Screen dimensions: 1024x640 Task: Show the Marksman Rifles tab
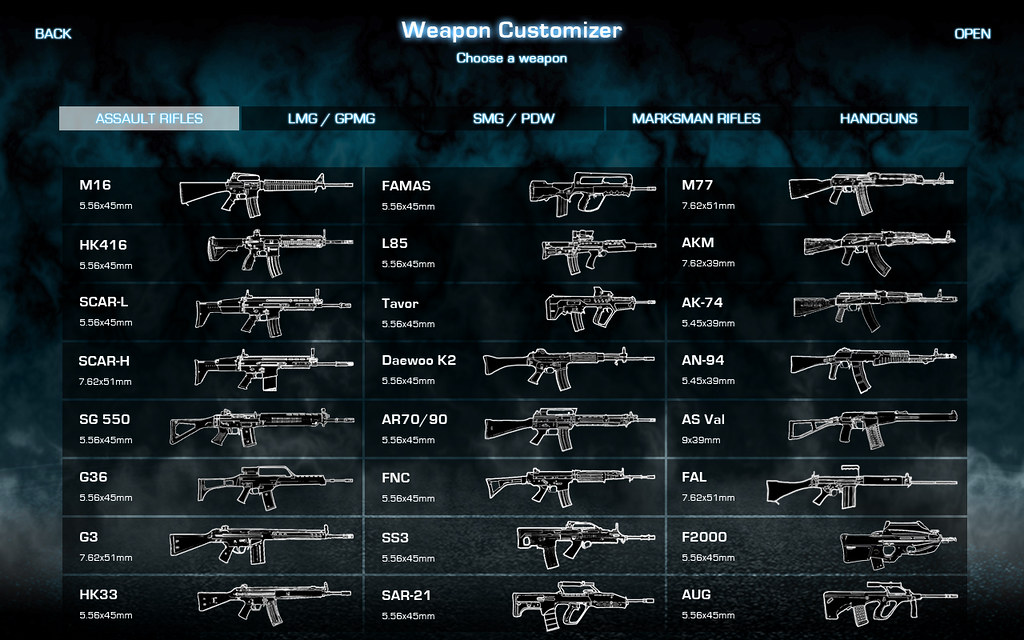point(696,119)
